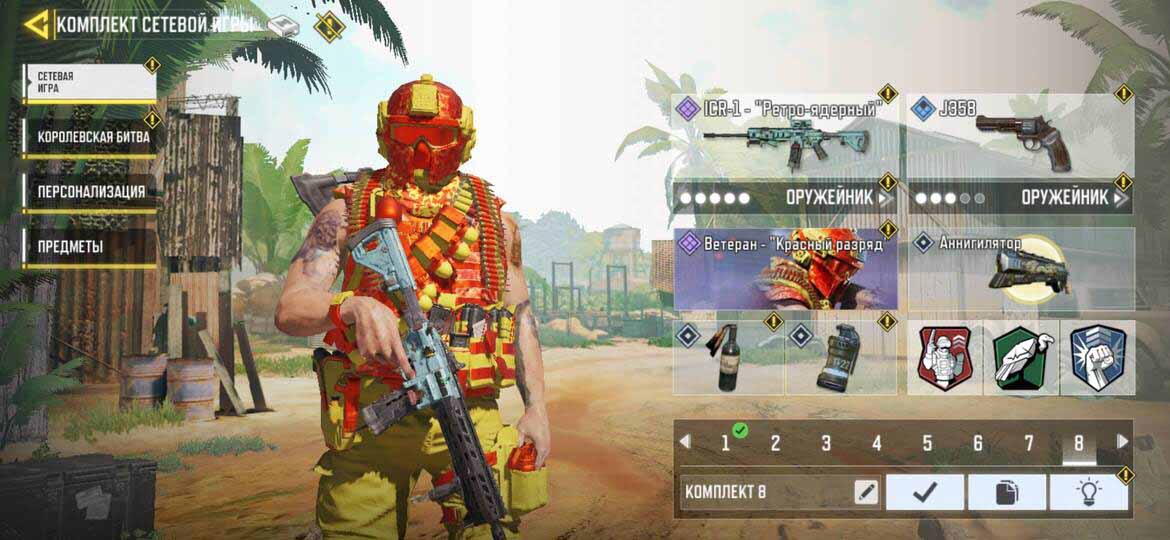Go back with the yellow arrow
Image resolution: width=1170 pixels, height=540 pixels.
[x=37, y=24]
